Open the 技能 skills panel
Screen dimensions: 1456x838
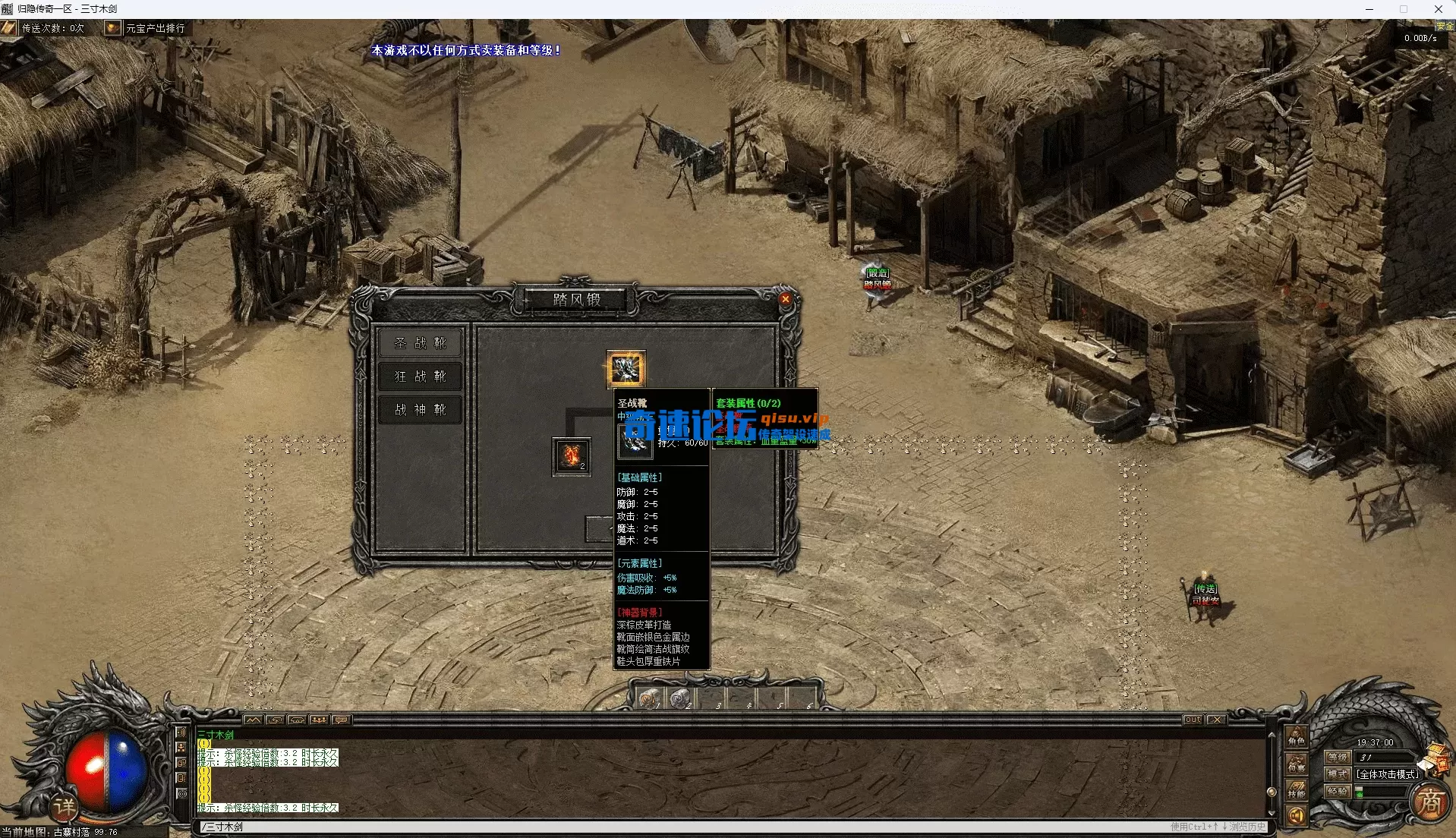click(x=1296, y=791)
